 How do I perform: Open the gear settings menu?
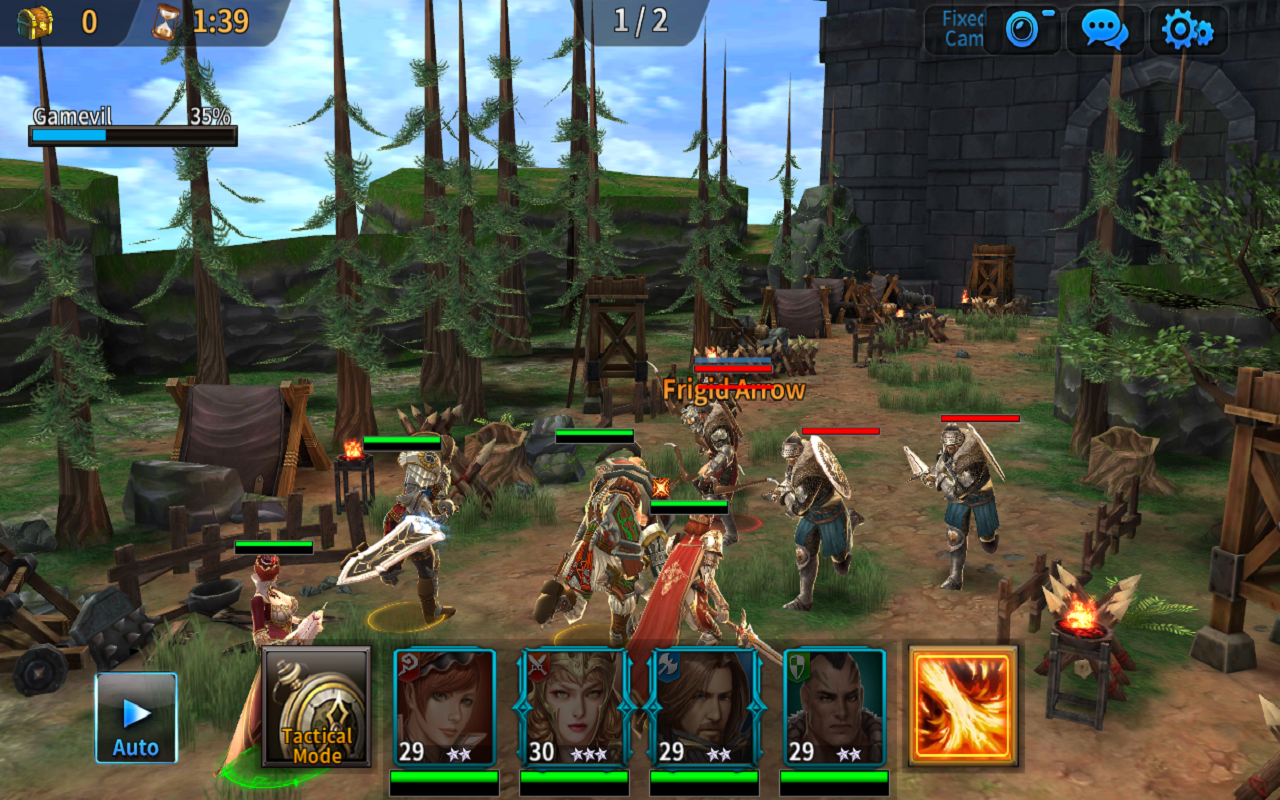pos(1187,30)
